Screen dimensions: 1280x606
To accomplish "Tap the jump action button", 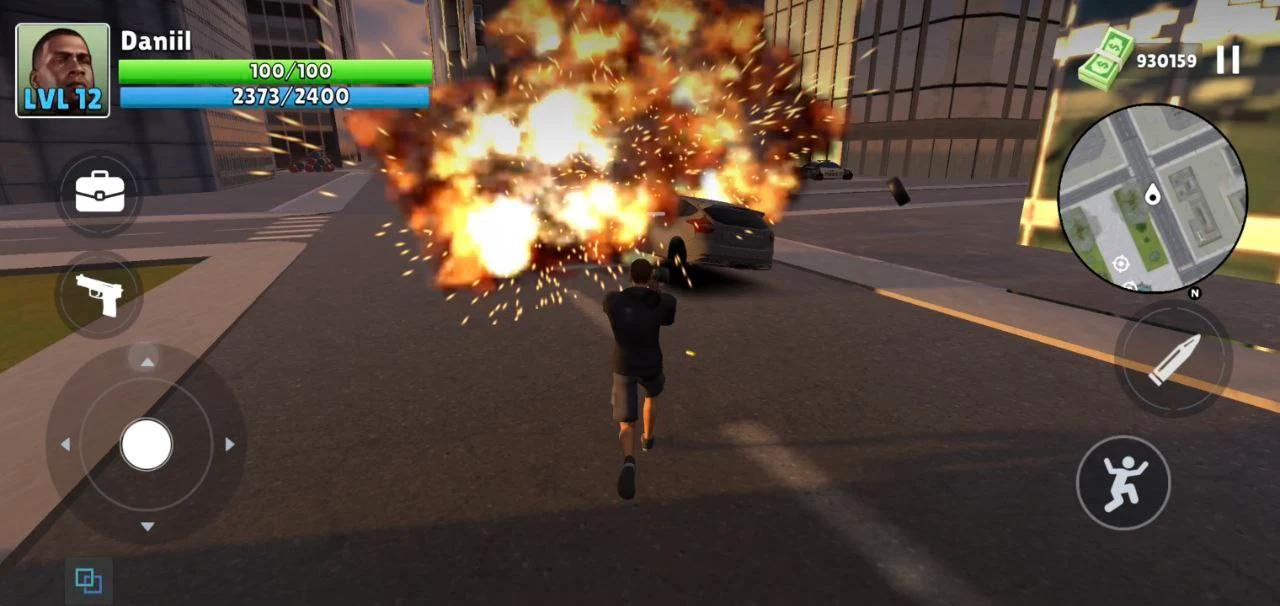I will click(x=1124, y=483).
